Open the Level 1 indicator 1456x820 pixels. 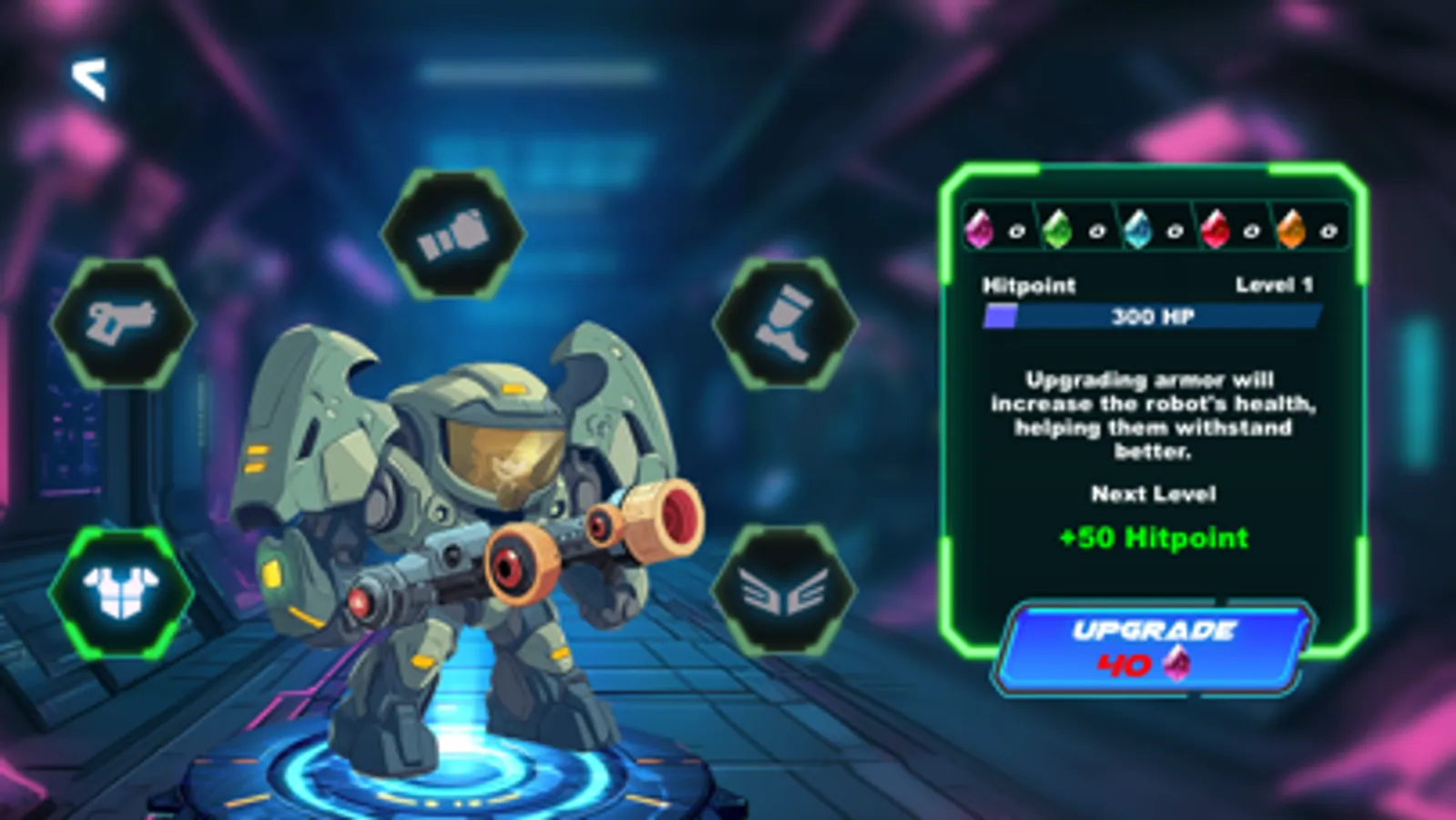click(1275, 284)
